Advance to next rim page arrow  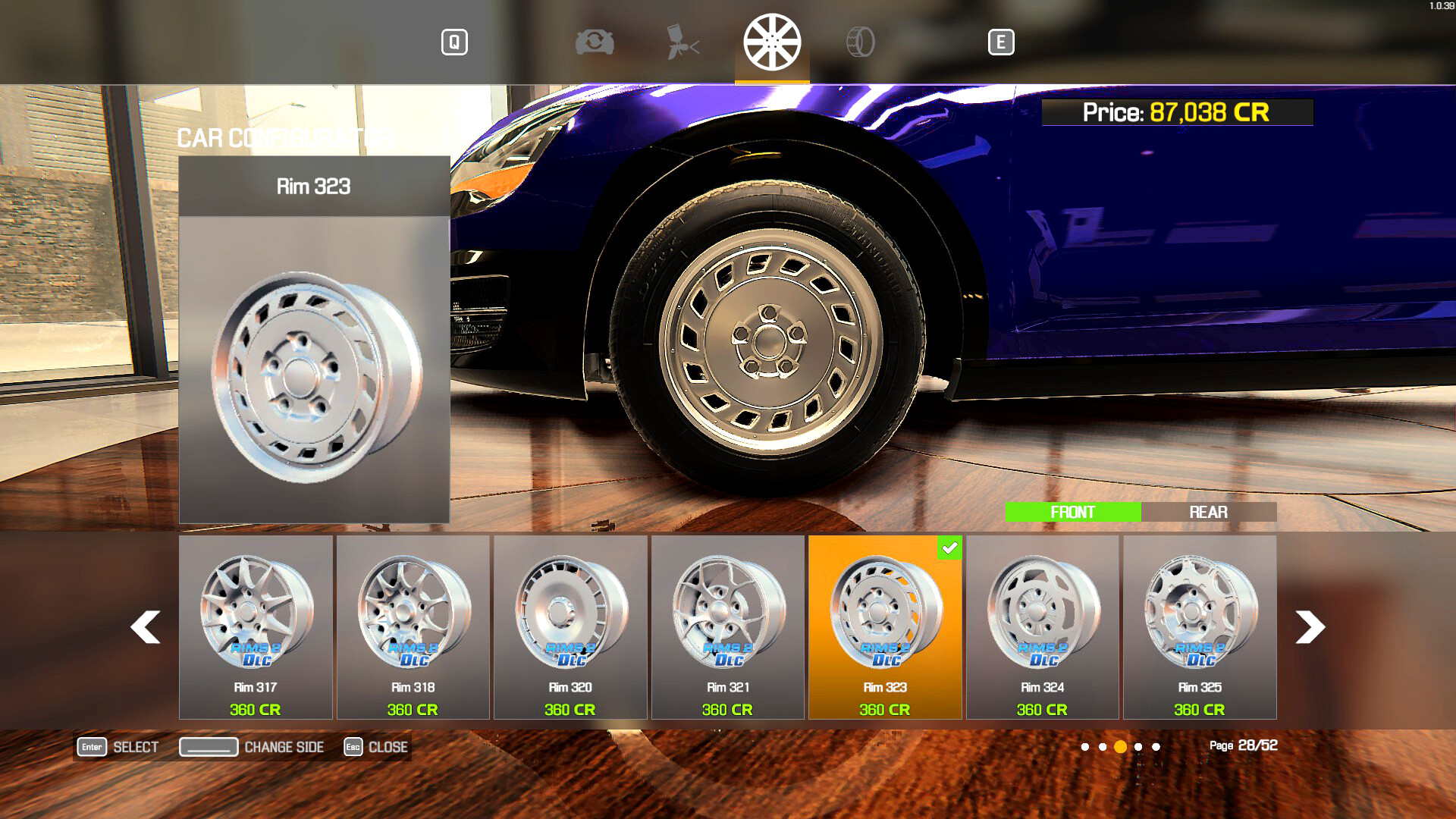pos(1310,627)
